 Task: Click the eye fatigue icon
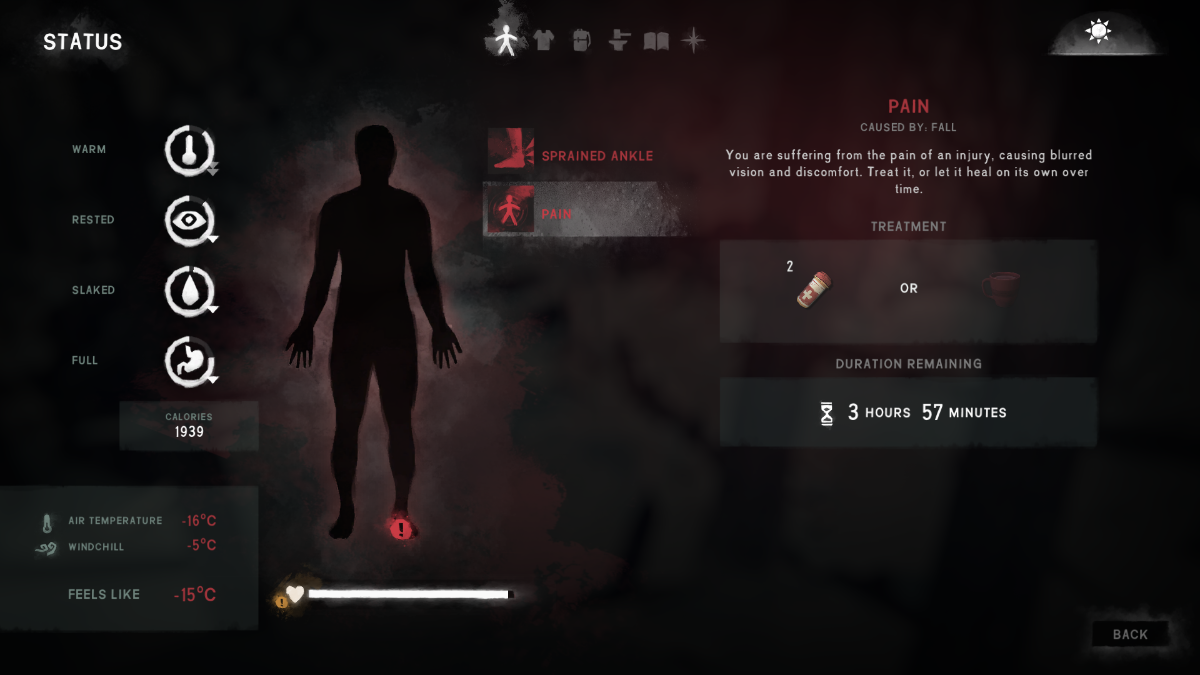(189, 220)
